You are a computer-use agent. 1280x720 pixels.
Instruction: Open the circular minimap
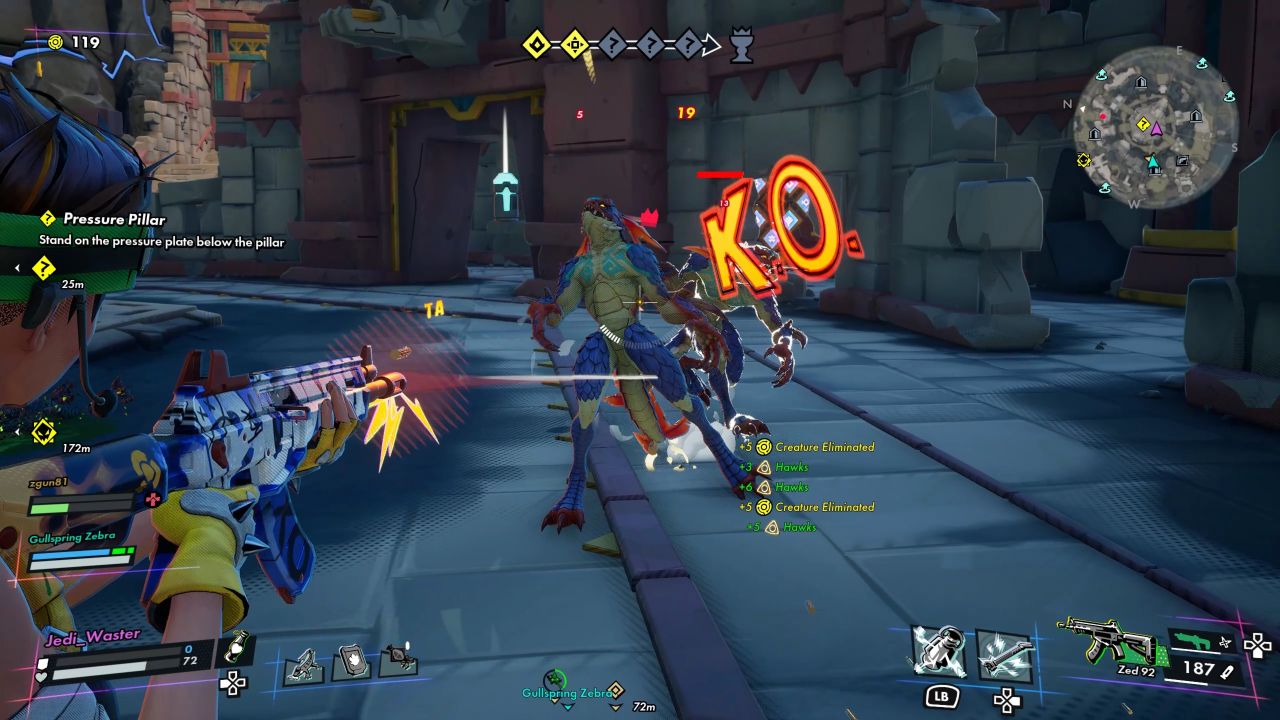1155,127
